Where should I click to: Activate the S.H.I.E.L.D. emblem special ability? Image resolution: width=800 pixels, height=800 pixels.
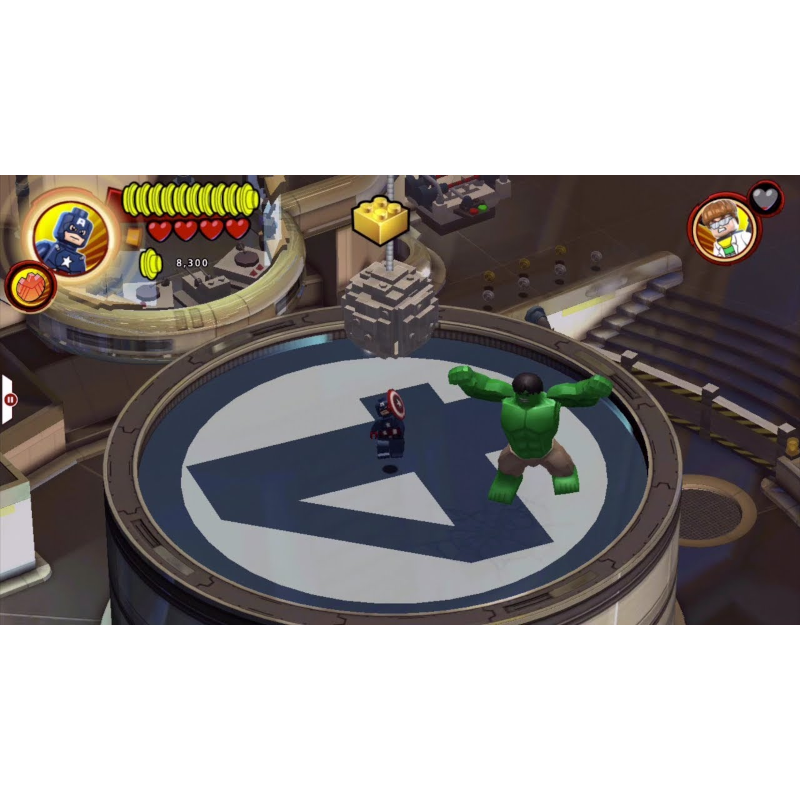[29, 287]
